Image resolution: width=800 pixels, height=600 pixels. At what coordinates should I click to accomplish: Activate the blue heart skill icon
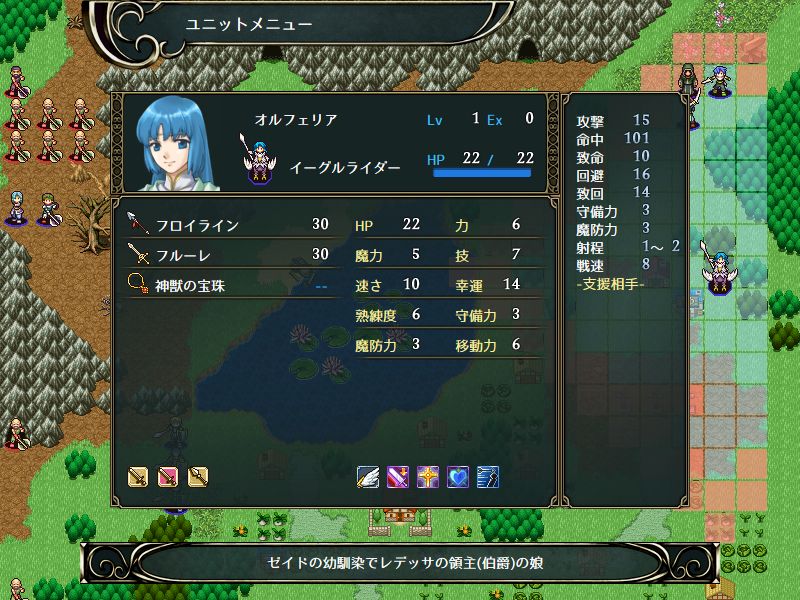click(x=458, y=476)
